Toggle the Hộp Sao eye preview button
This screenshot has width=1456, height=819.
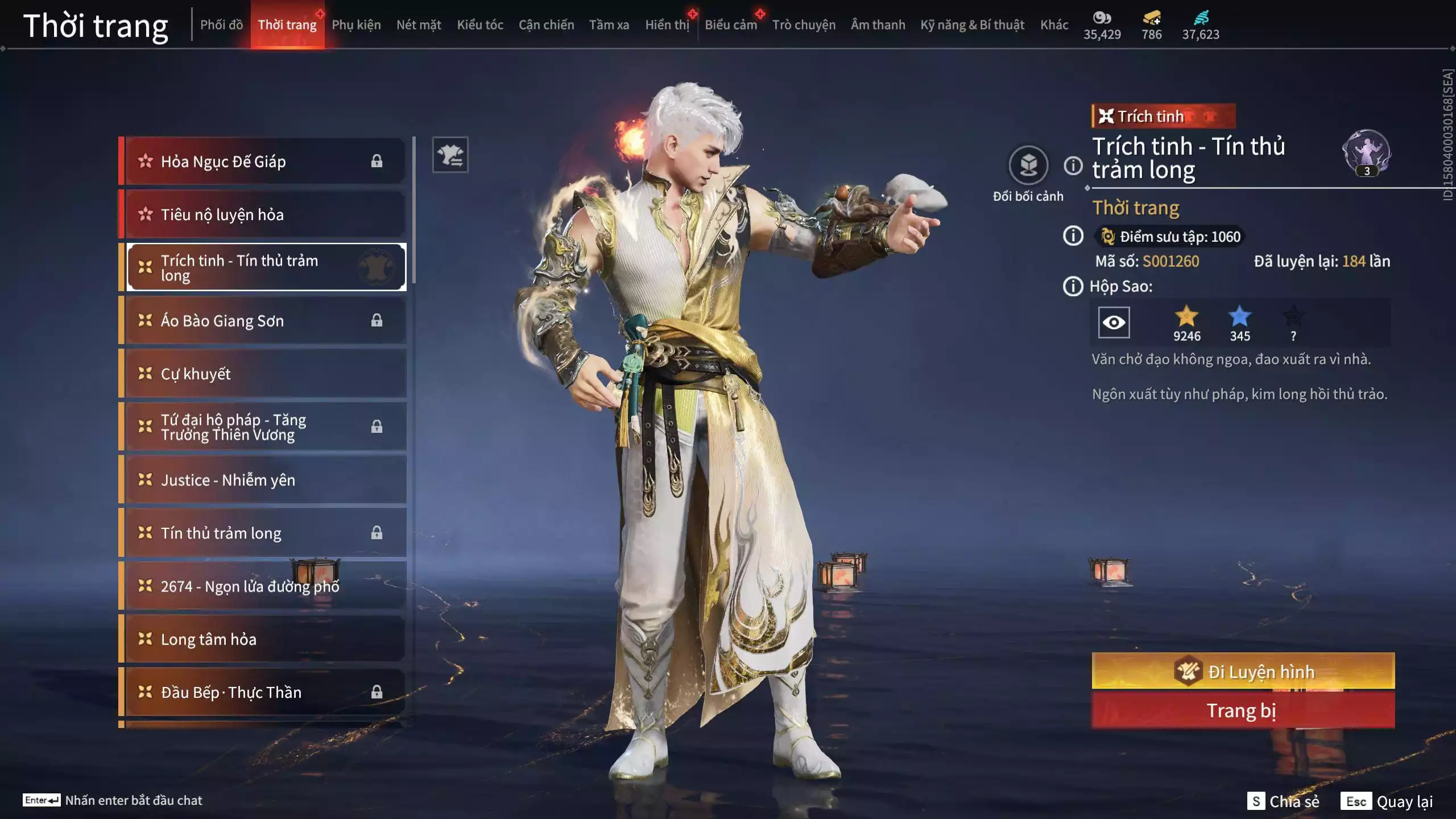click(1113, 322)
